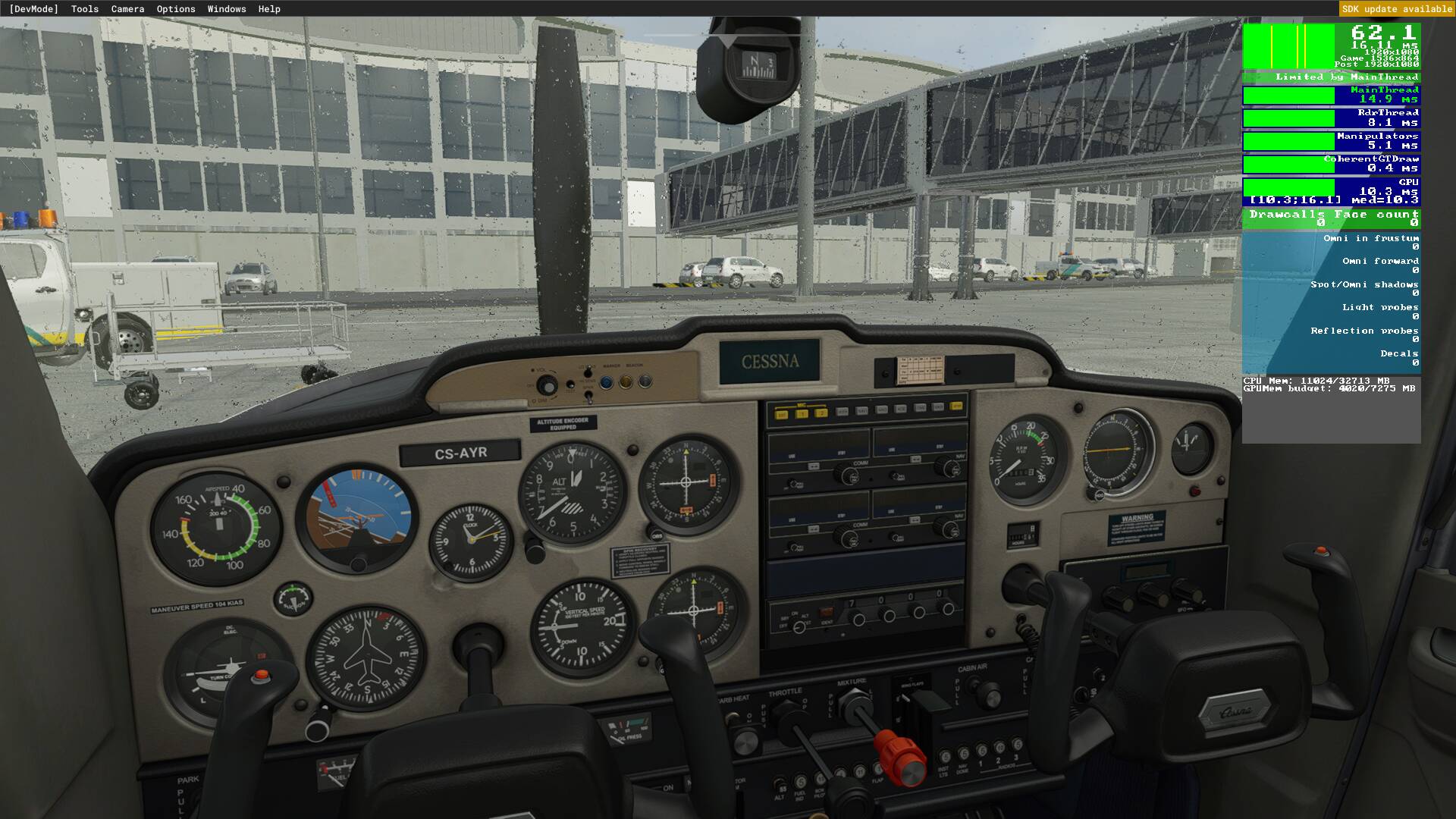Open the Camera menu
1456x819 pixels.
126,8
